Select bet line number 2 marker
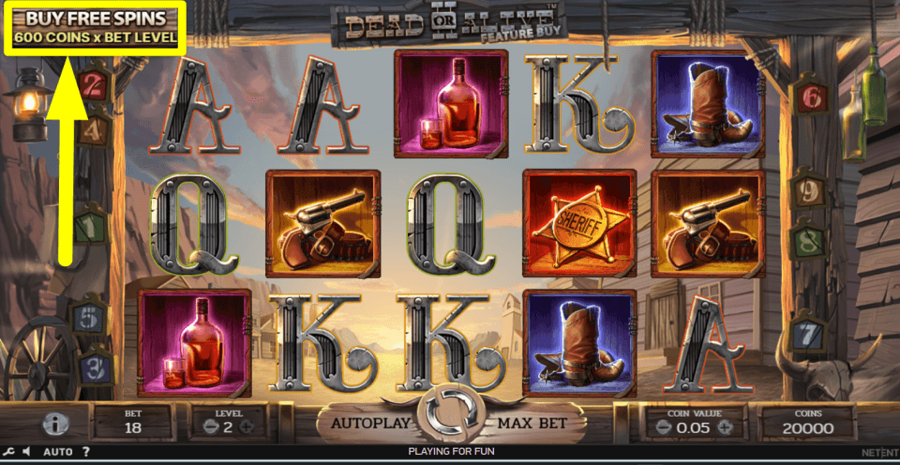The width and height of the screenshot is (900, 465). tap(93, 82)
